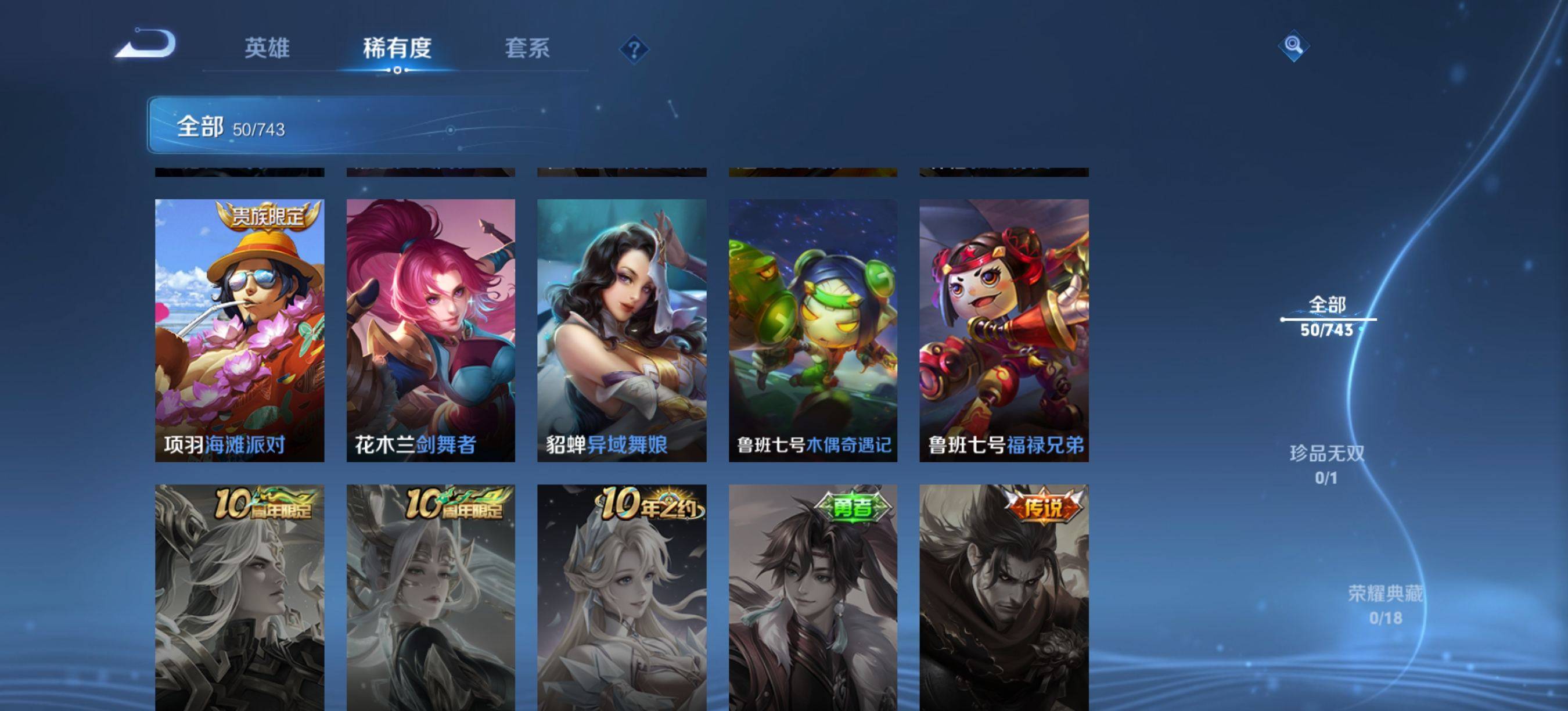View the 貂蝉 异域舞娘 skin card
This screenshot has width=1568, height=711.
[621, 330]
